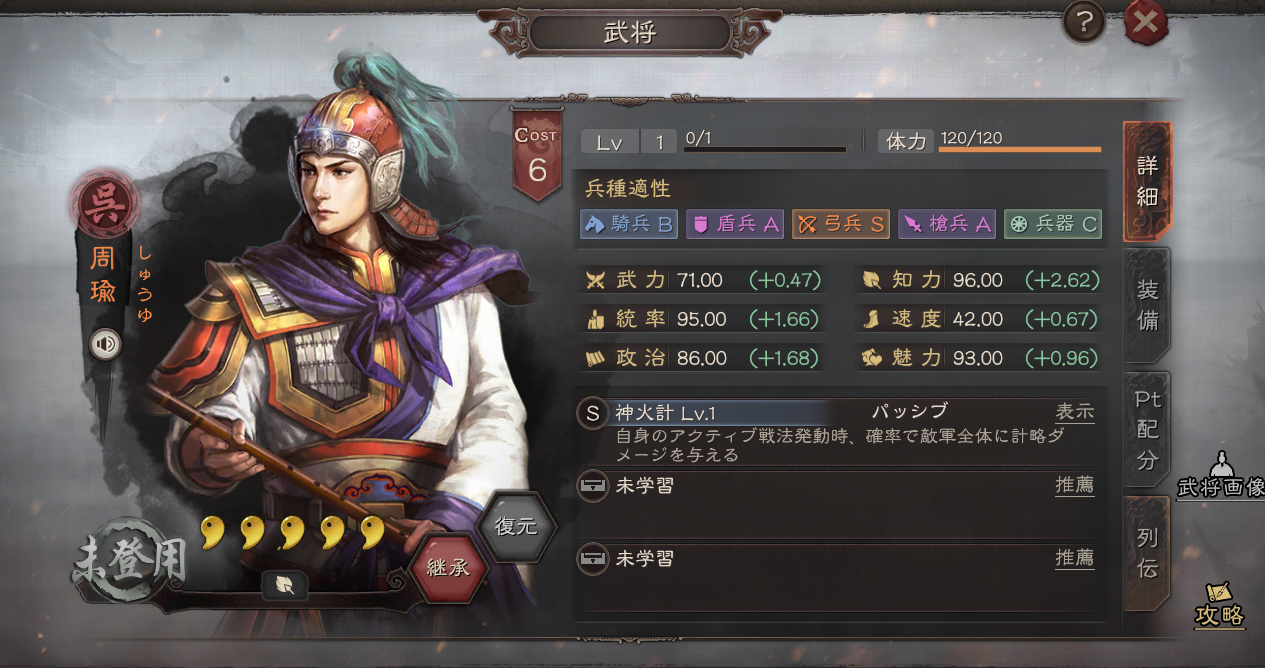1265x668 pixels.
Task: Click the leaf icon below the stars
Action: pyautogui.click(x=285, y=586)
